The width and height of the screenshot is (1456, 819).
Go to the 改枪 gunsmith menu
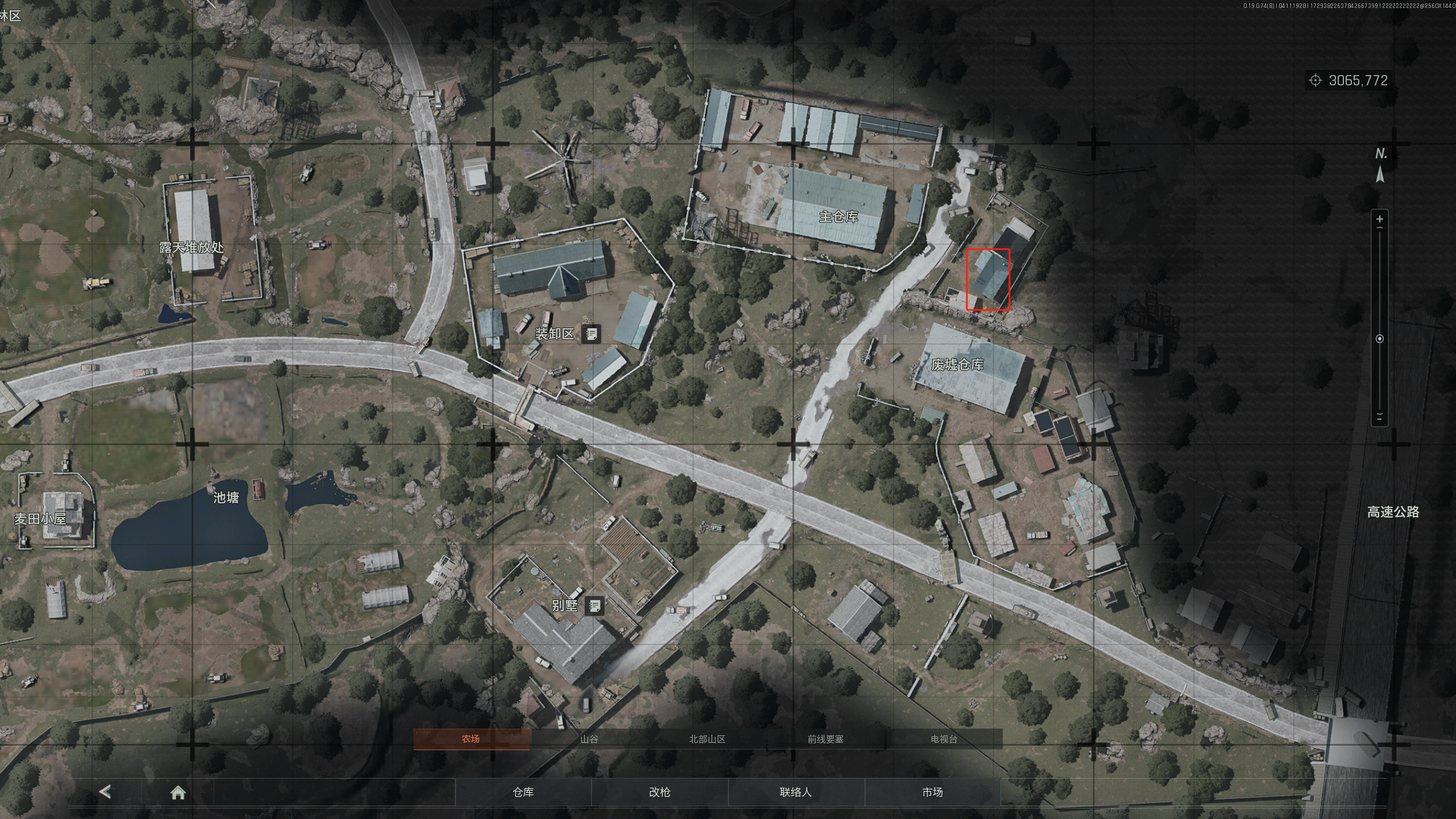point(660,792)
